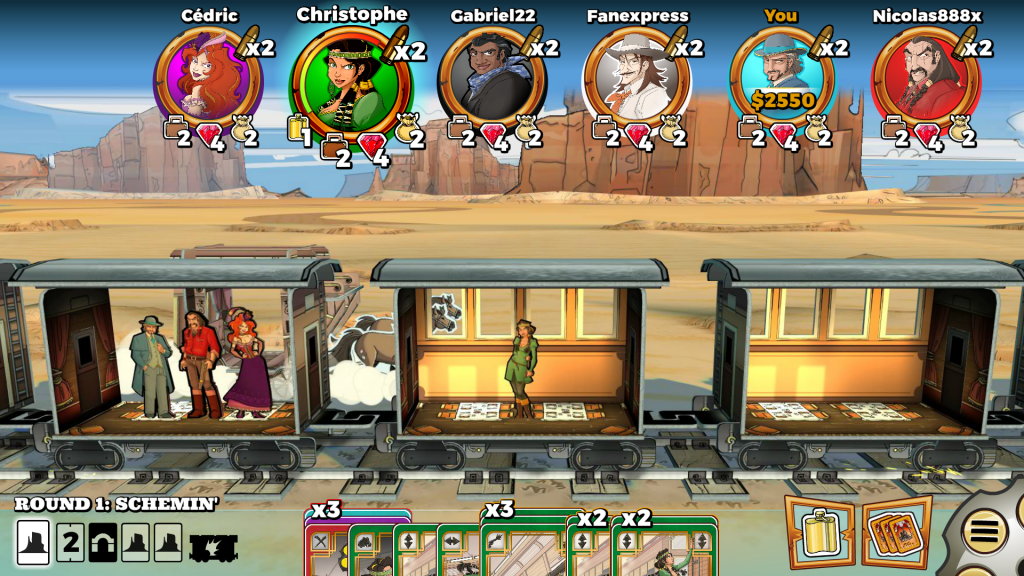1024x576 pixels.
Task: Select Gabriel22's player portrait
Action: coord(492,77)
